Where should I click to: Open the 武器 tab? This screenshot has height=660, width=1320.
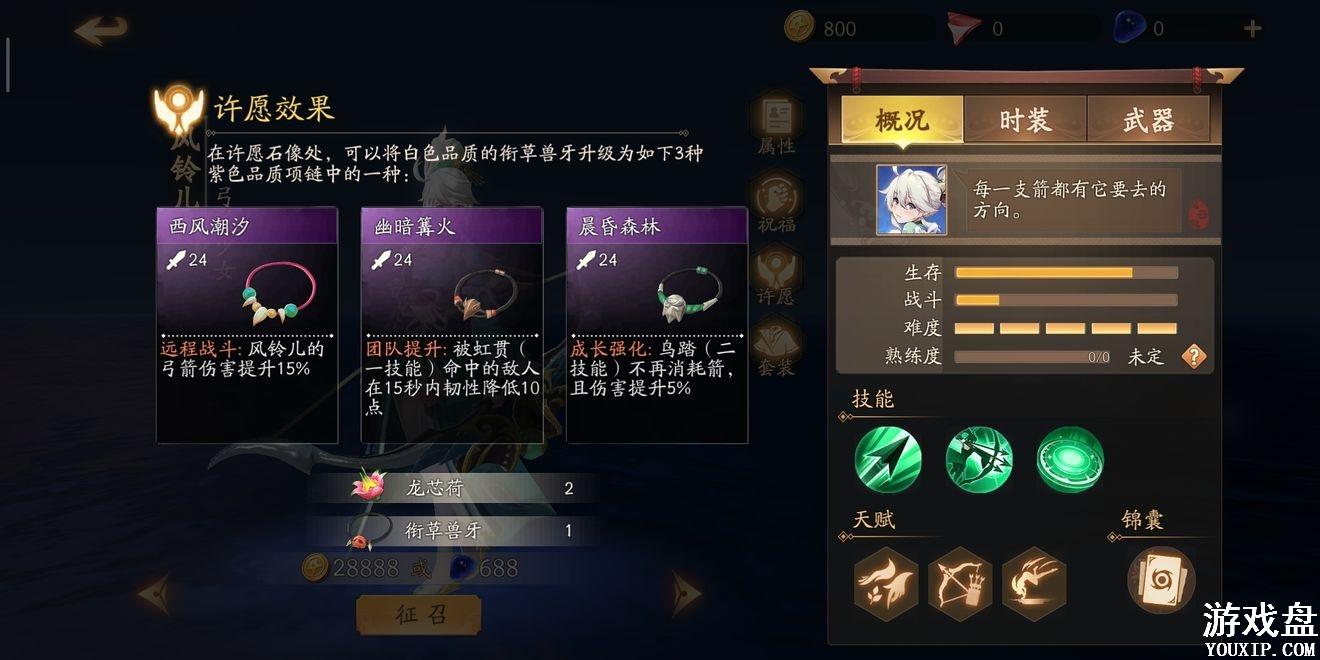(1148, 121)
